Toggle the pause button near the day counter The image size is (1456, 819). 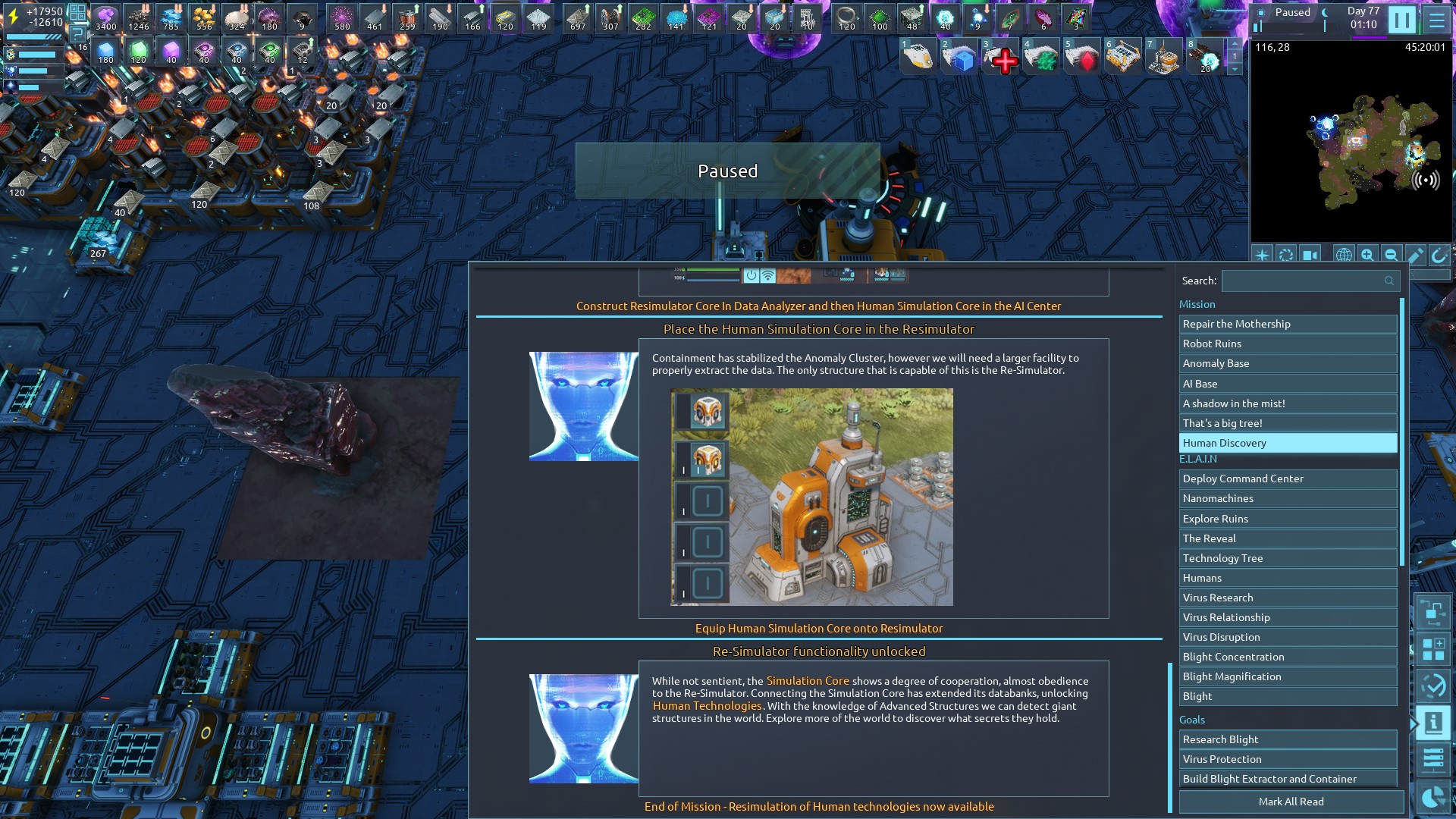pyautogui.click(x=1401, y=20)
